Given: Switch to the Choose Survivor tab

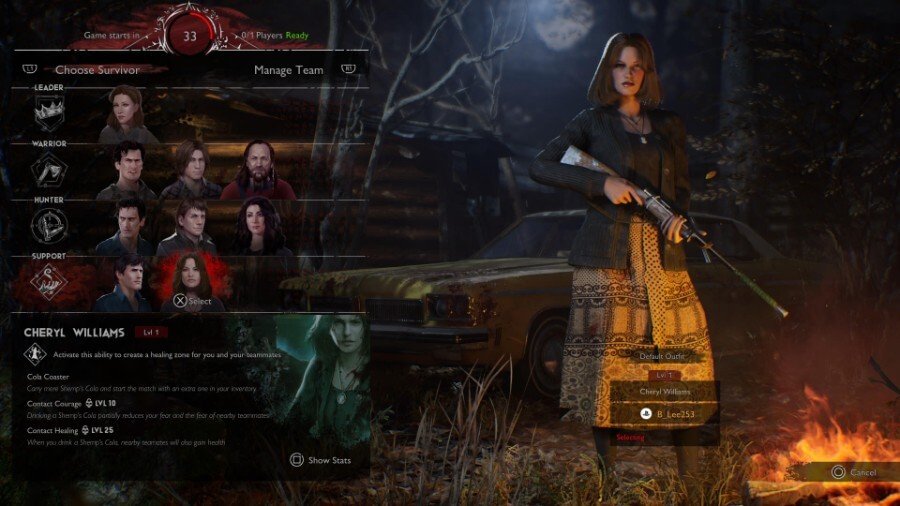Looking at the screenshot, I should (x=97, y=70).
